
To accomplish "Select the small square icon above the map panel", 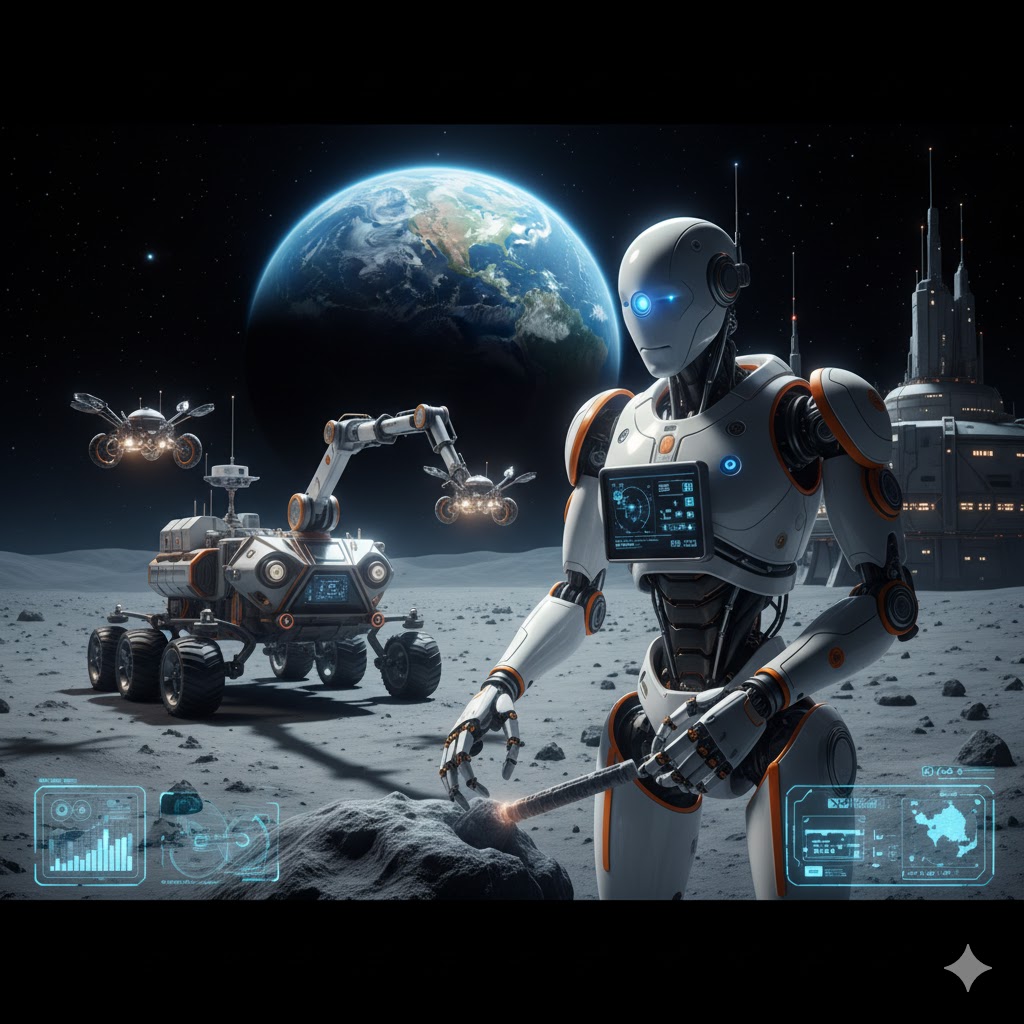I will click(929, 772).
